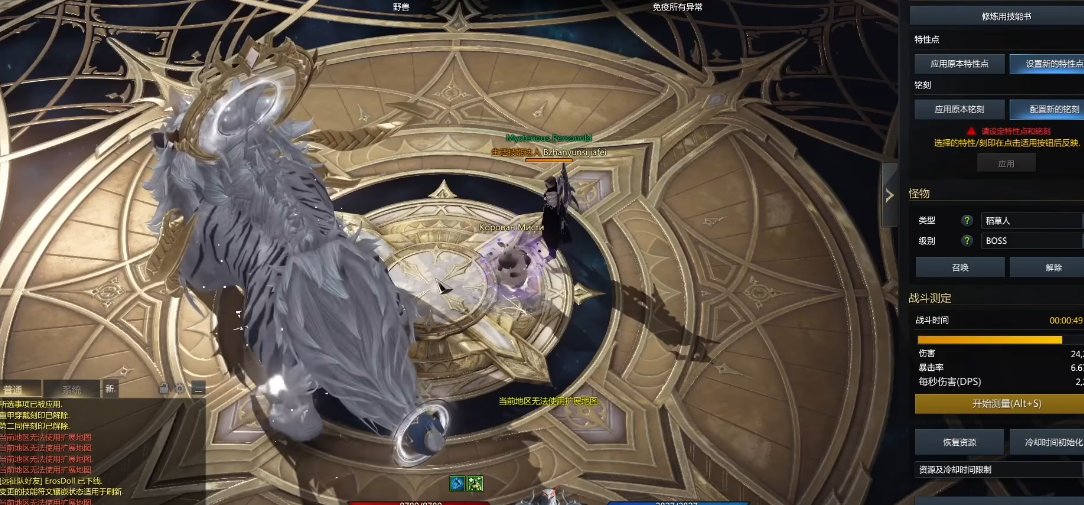Screen dimensions: 1084x505
Task: Start measurement with 开始测量(Alt+S)
Action: click(999, 404)
